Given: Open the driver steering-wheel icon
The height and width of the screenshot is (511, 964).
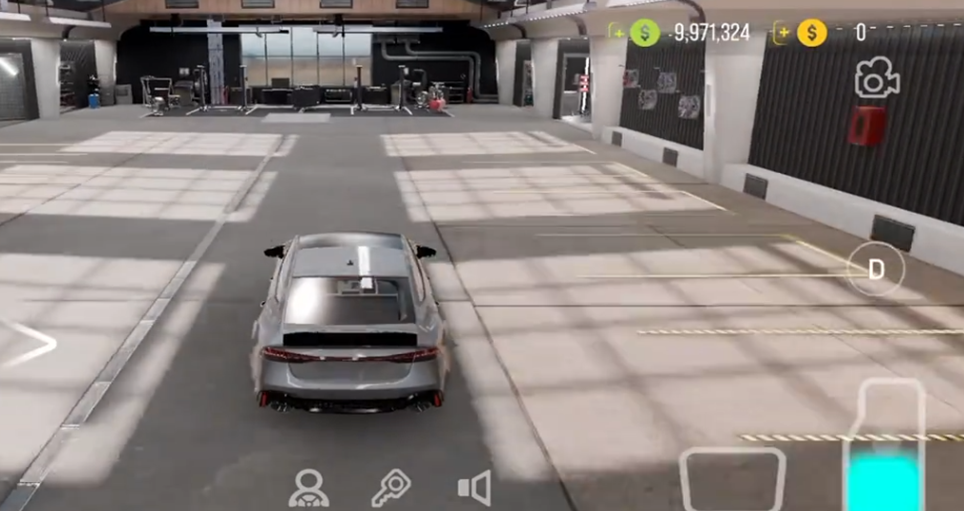Looking at the screenshot, I should pyautogui.click(x=309, y=488).
